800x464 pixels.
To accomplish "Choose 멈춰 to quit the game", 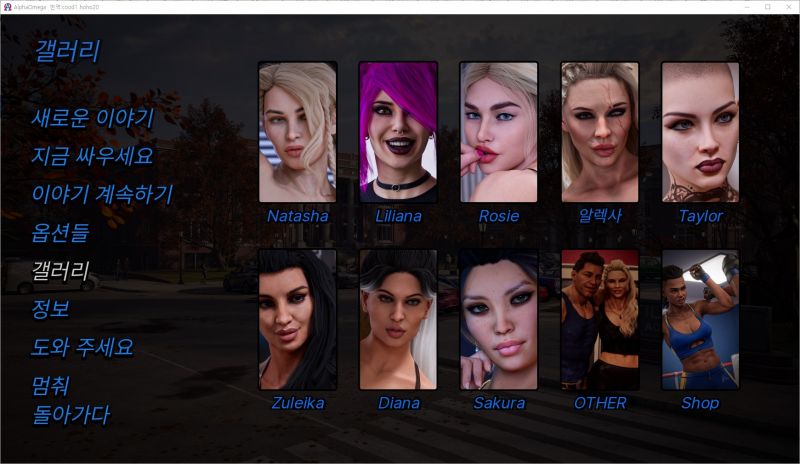I will tap(50, 386).
